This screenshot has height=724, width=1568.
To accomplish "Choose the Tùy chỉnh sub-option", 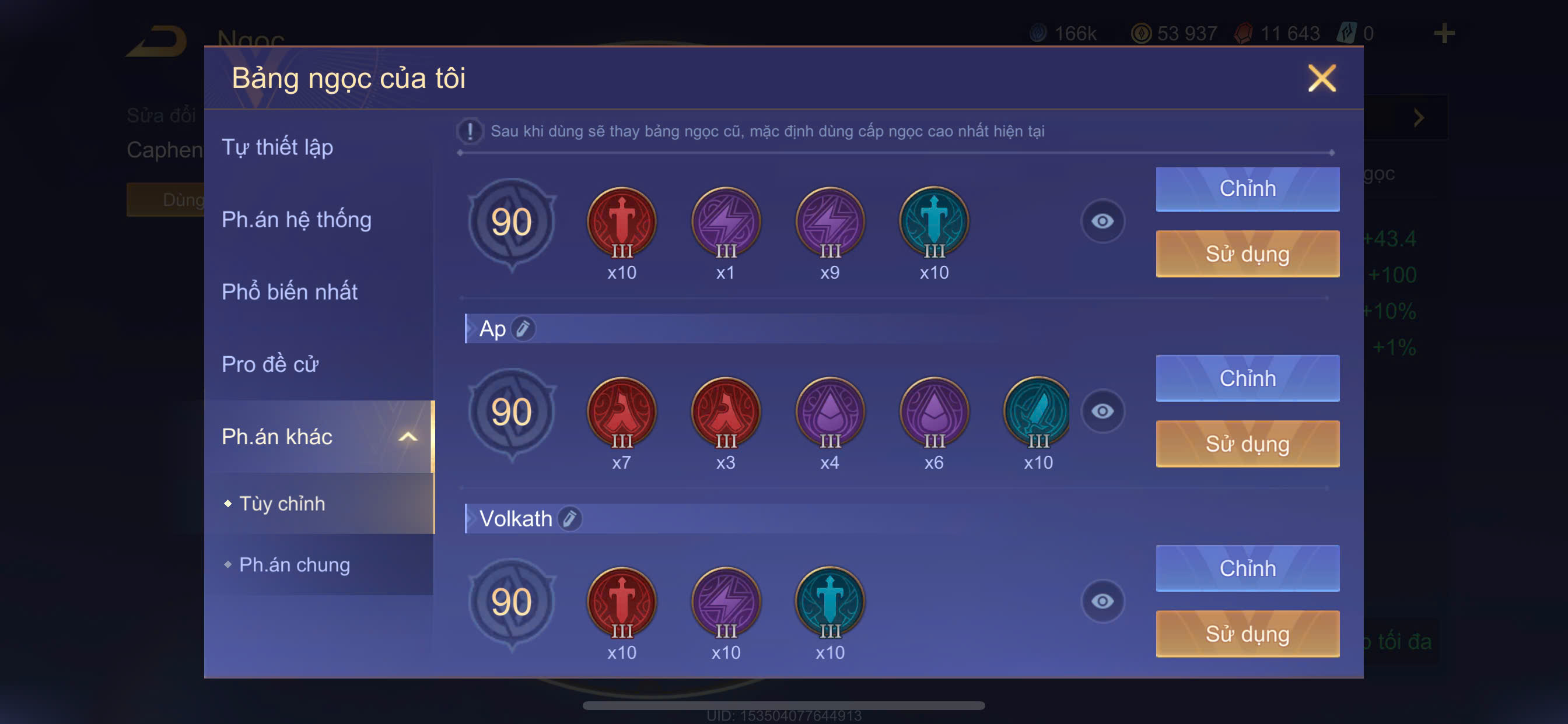I will pos(282,503).
